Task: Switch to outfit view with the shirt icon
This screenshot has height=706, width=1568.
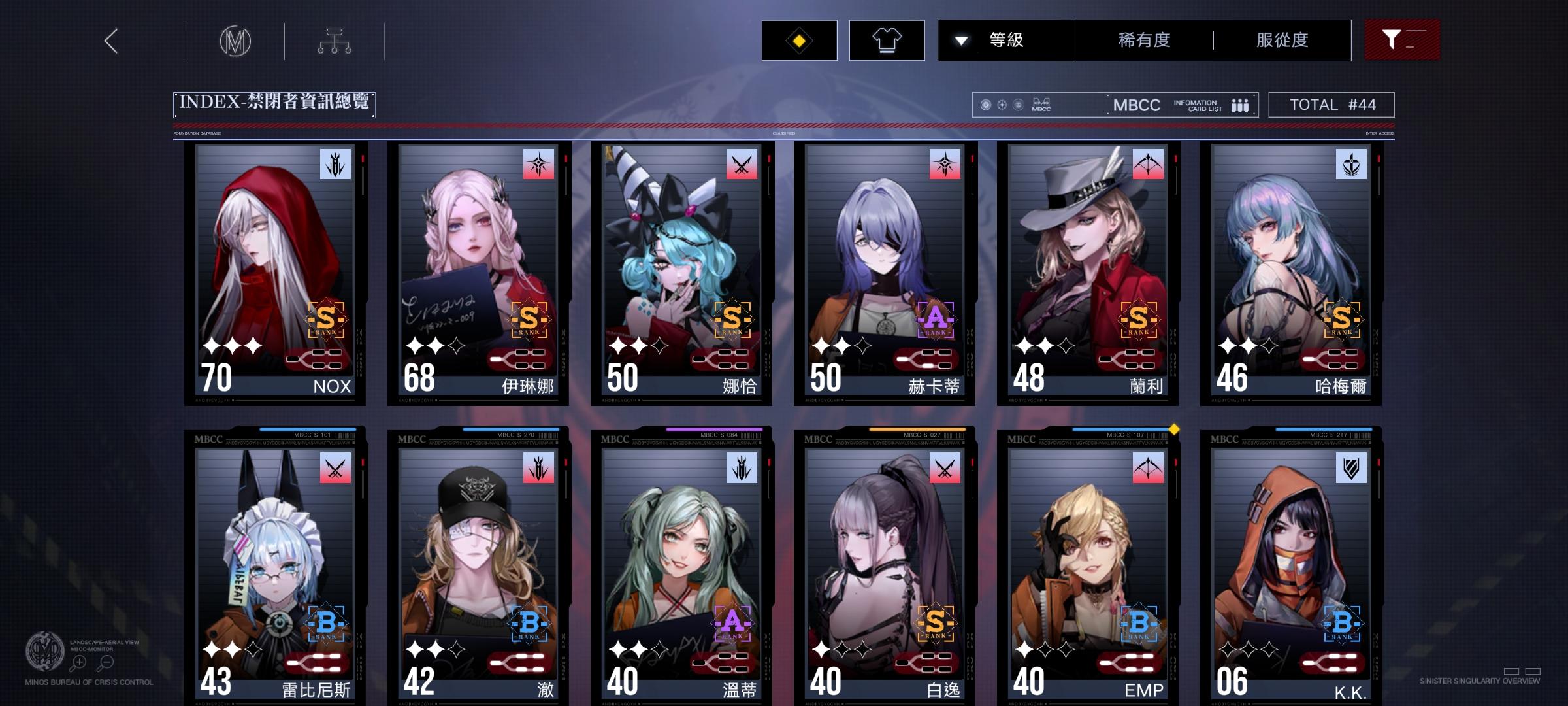Action: coord(887,40)
